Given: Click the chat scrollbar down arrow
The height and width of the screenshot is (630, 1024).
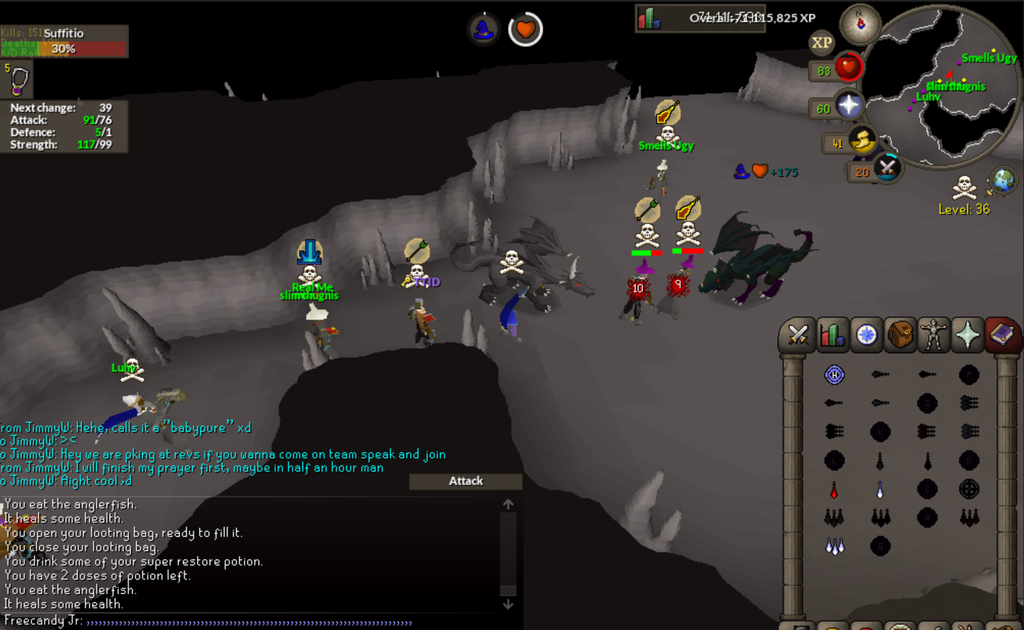Looking at the screenshot, I should tap(508, 603).
